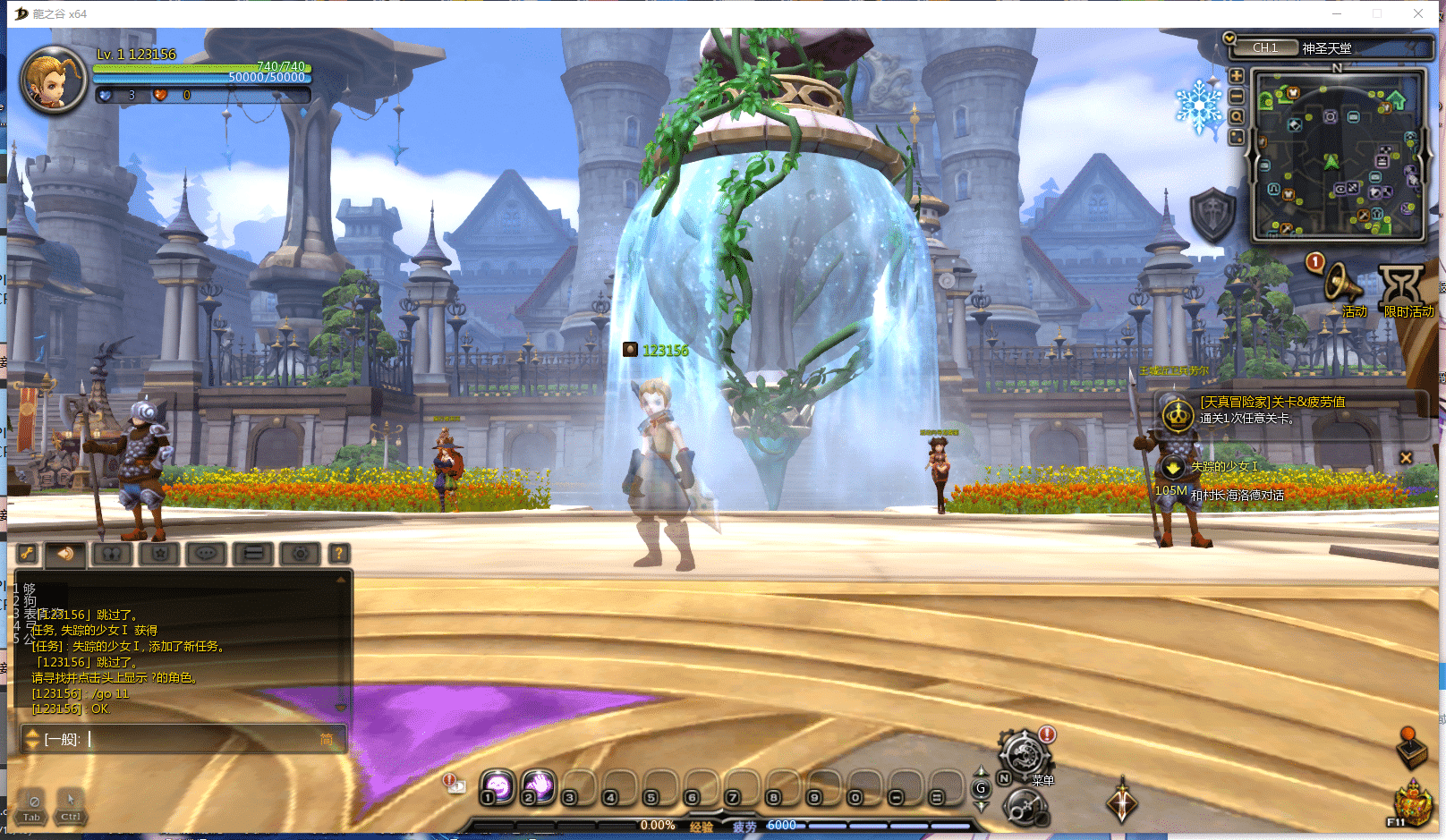The height and width of the screenshot is (840, 1446).
Task: Select the CH.1 channel button
Action: tap(1265, 47)
